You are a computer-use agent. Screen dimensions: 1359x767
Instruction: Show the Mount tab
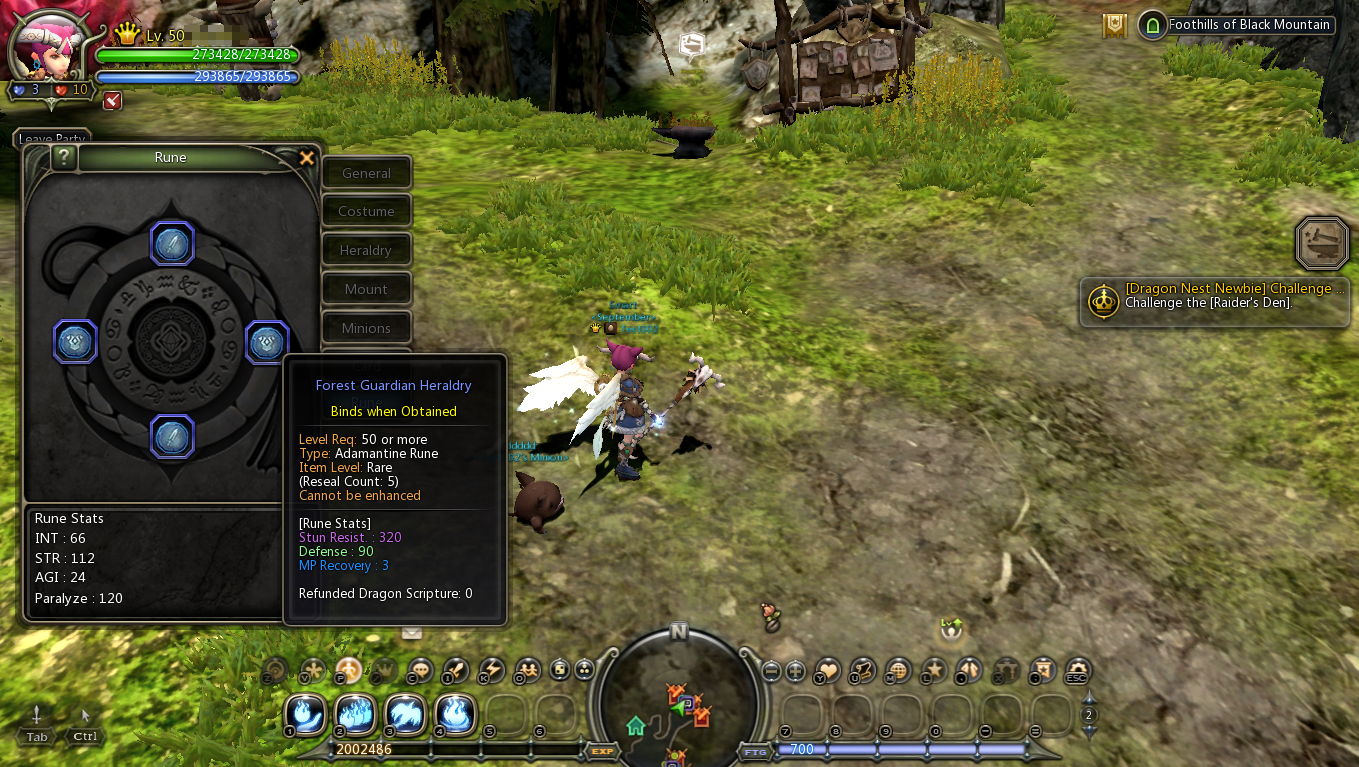point(366,289)
